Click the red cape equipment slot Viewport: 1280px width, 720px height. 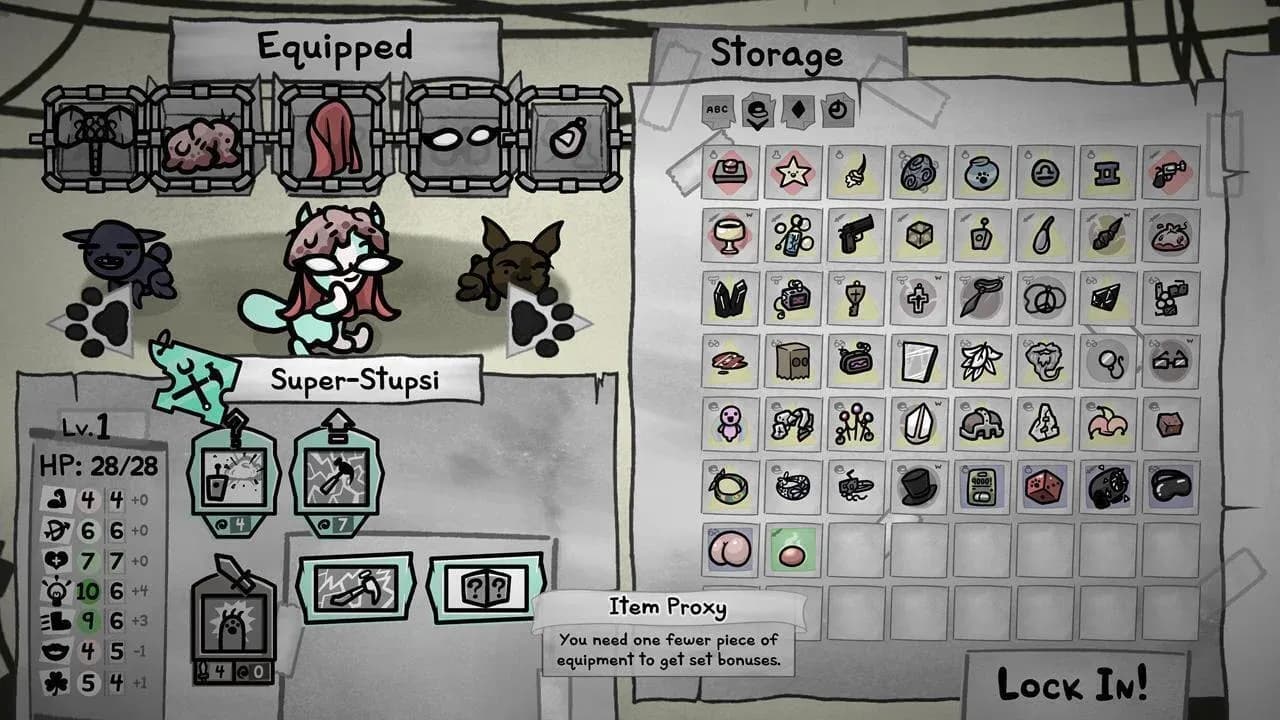[332, 133]
